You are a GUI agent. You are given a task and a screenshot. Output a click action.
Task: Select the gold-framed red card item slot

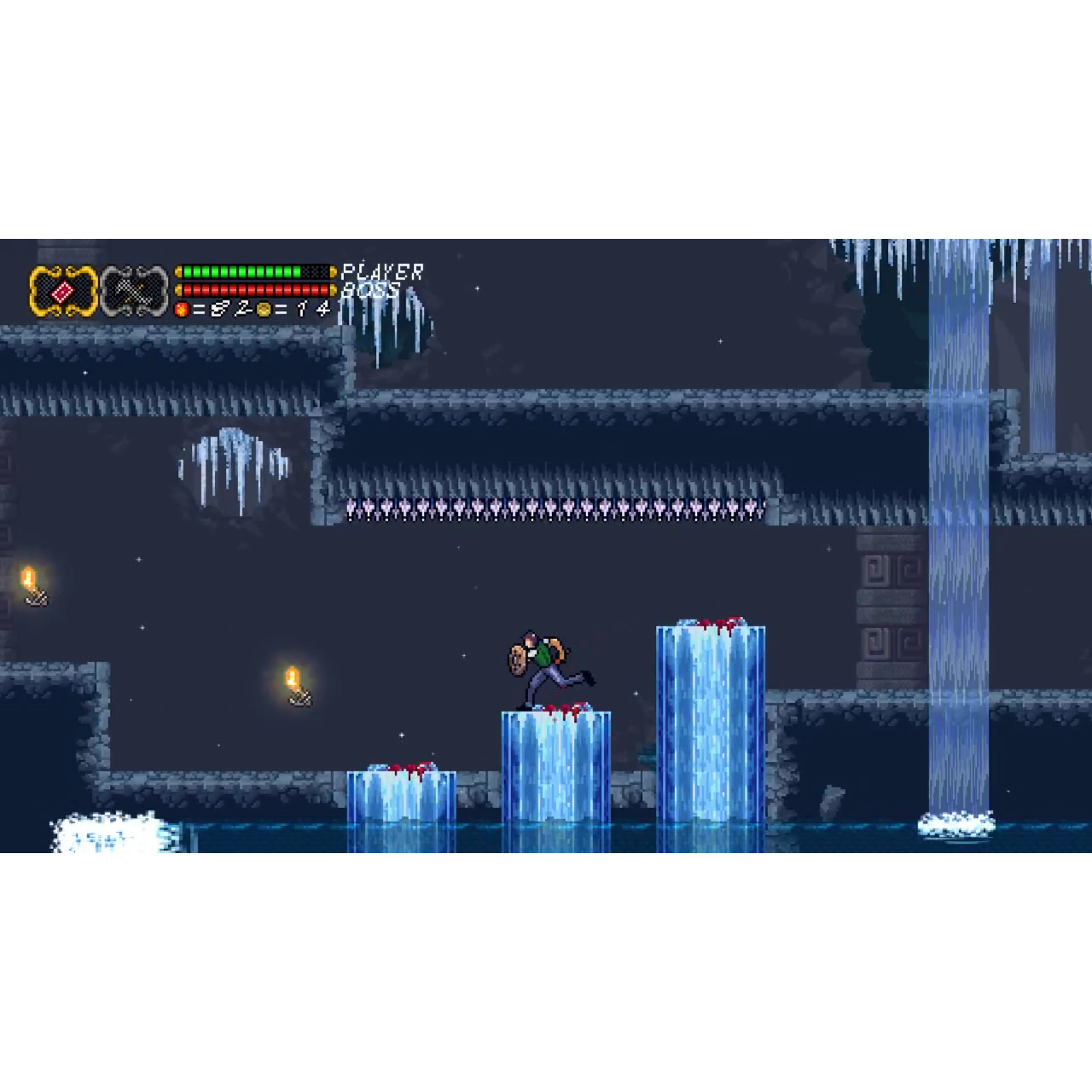pyautogui.click(x=64, y=292)
